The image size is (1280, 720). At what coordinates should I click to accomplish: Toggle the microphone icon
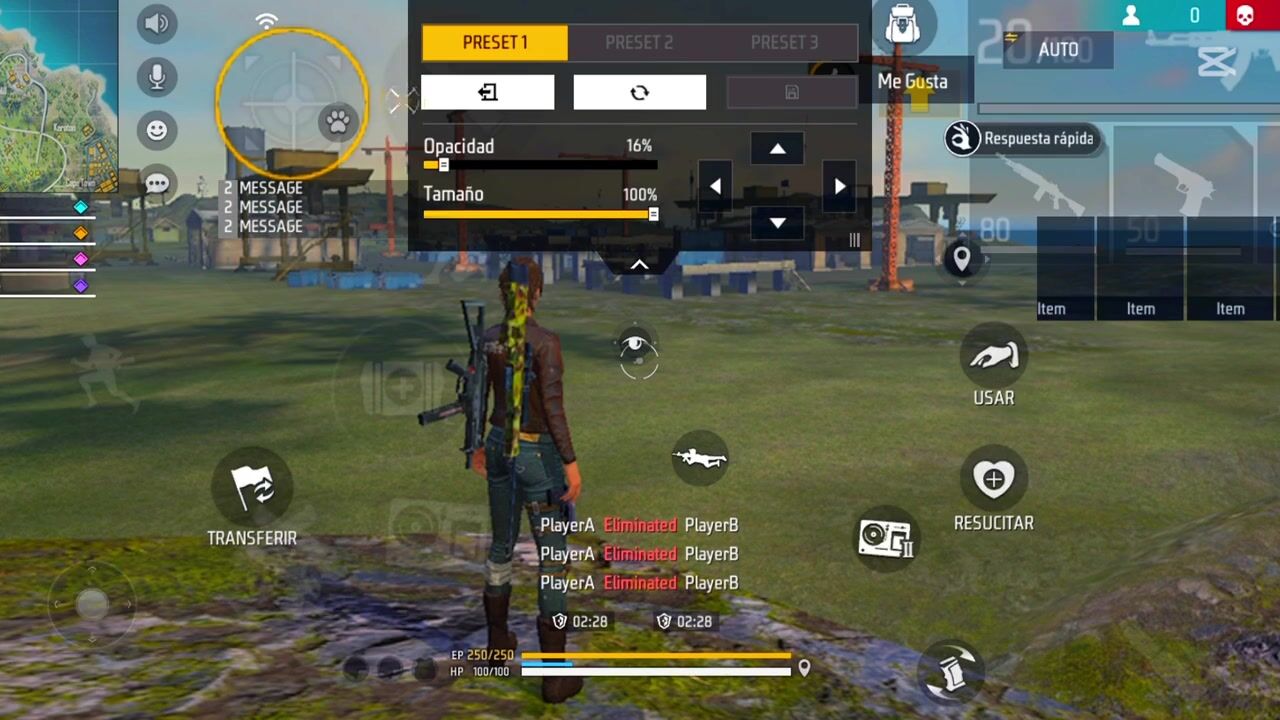(157, 77)
